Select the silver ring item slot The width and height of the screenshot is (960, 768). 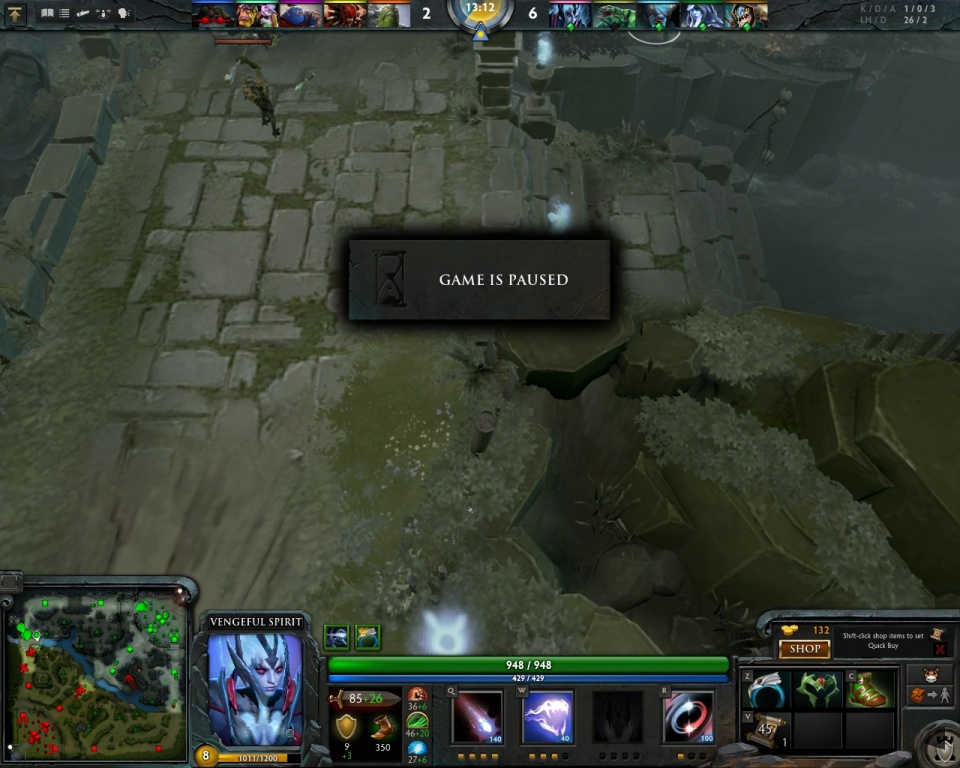[767, 689]
